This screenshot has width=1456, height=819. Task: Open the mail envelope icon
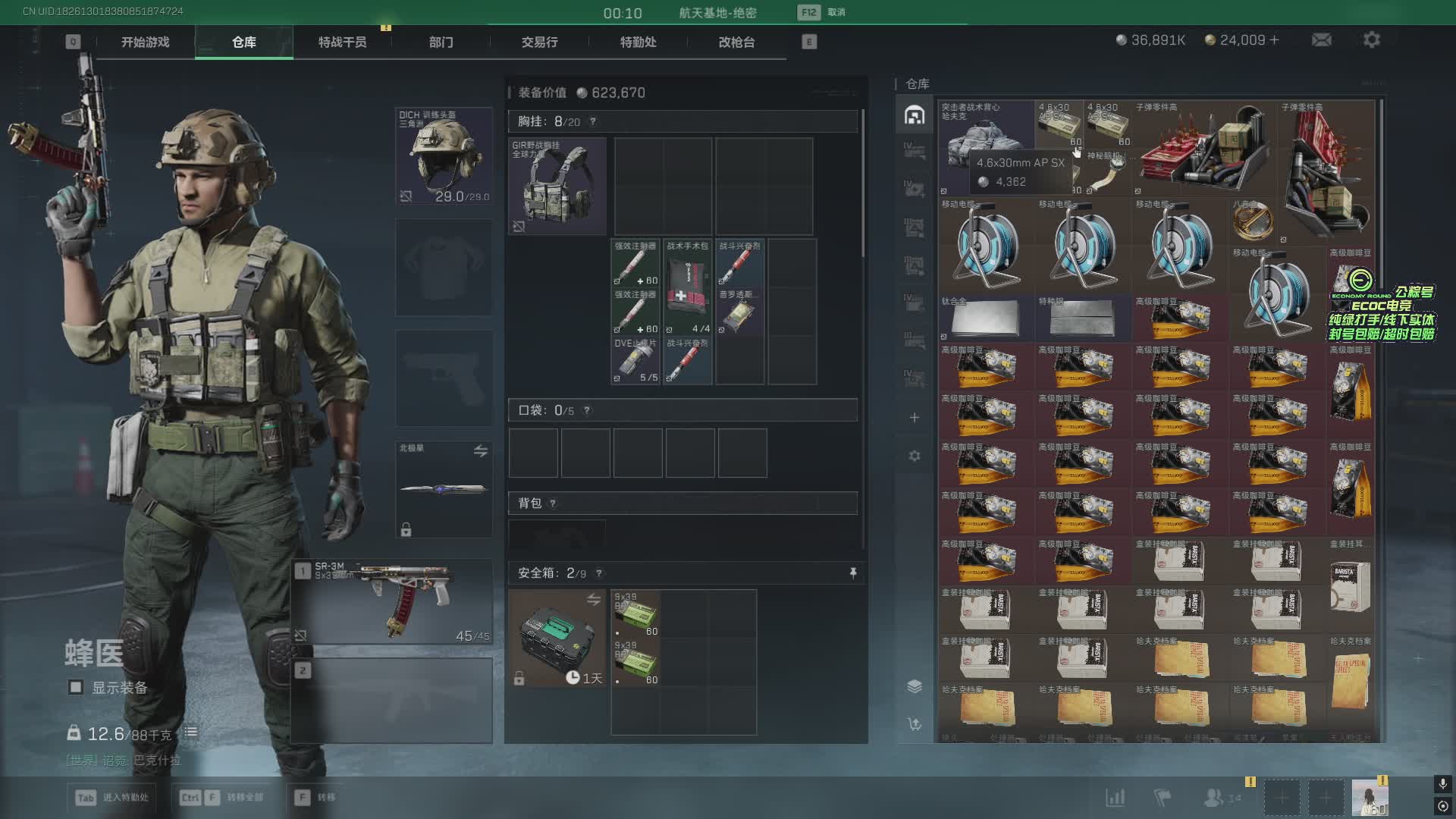(1321, 40)
